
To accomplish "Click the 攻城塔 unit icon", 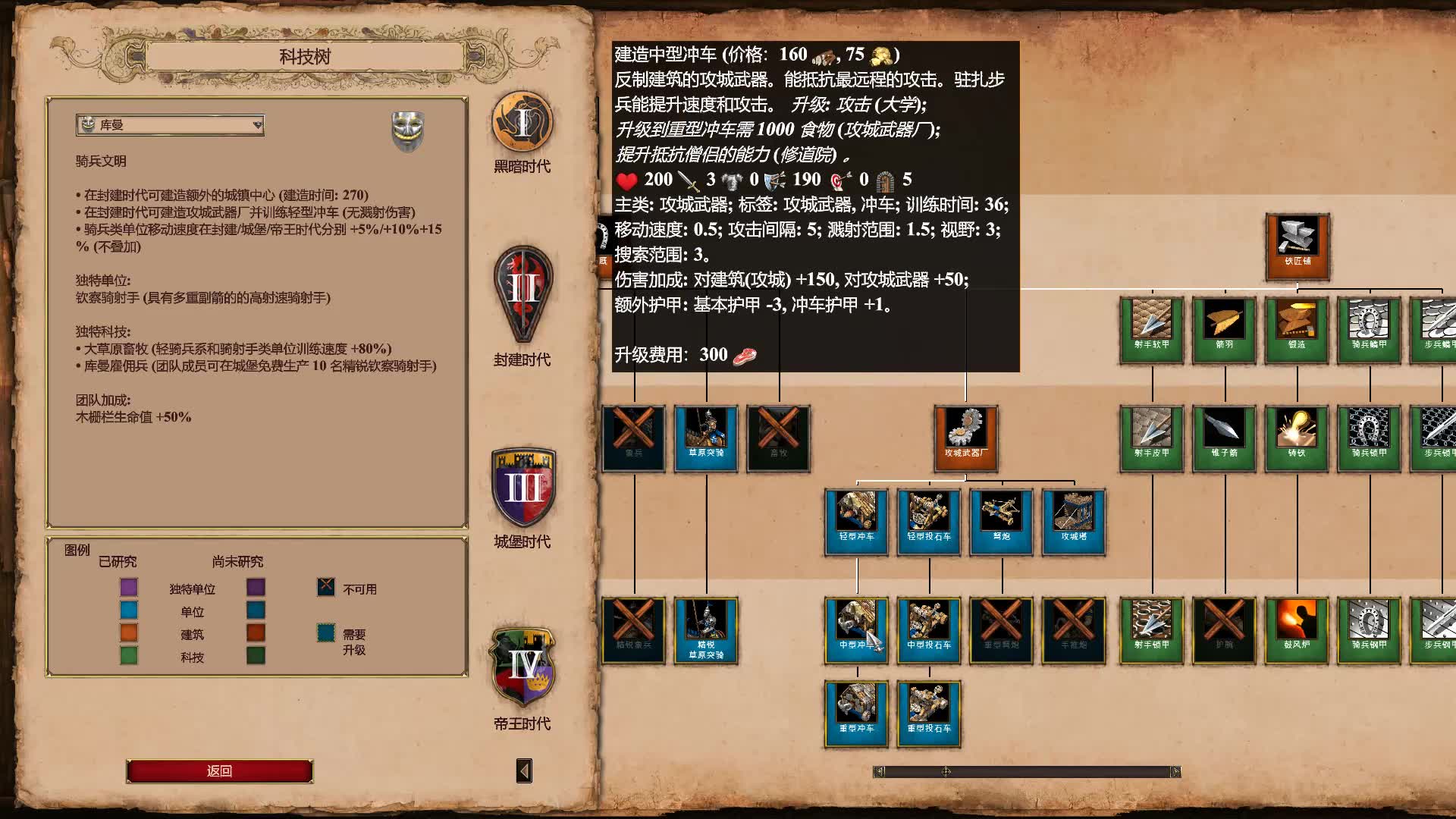I will 1074,521.
